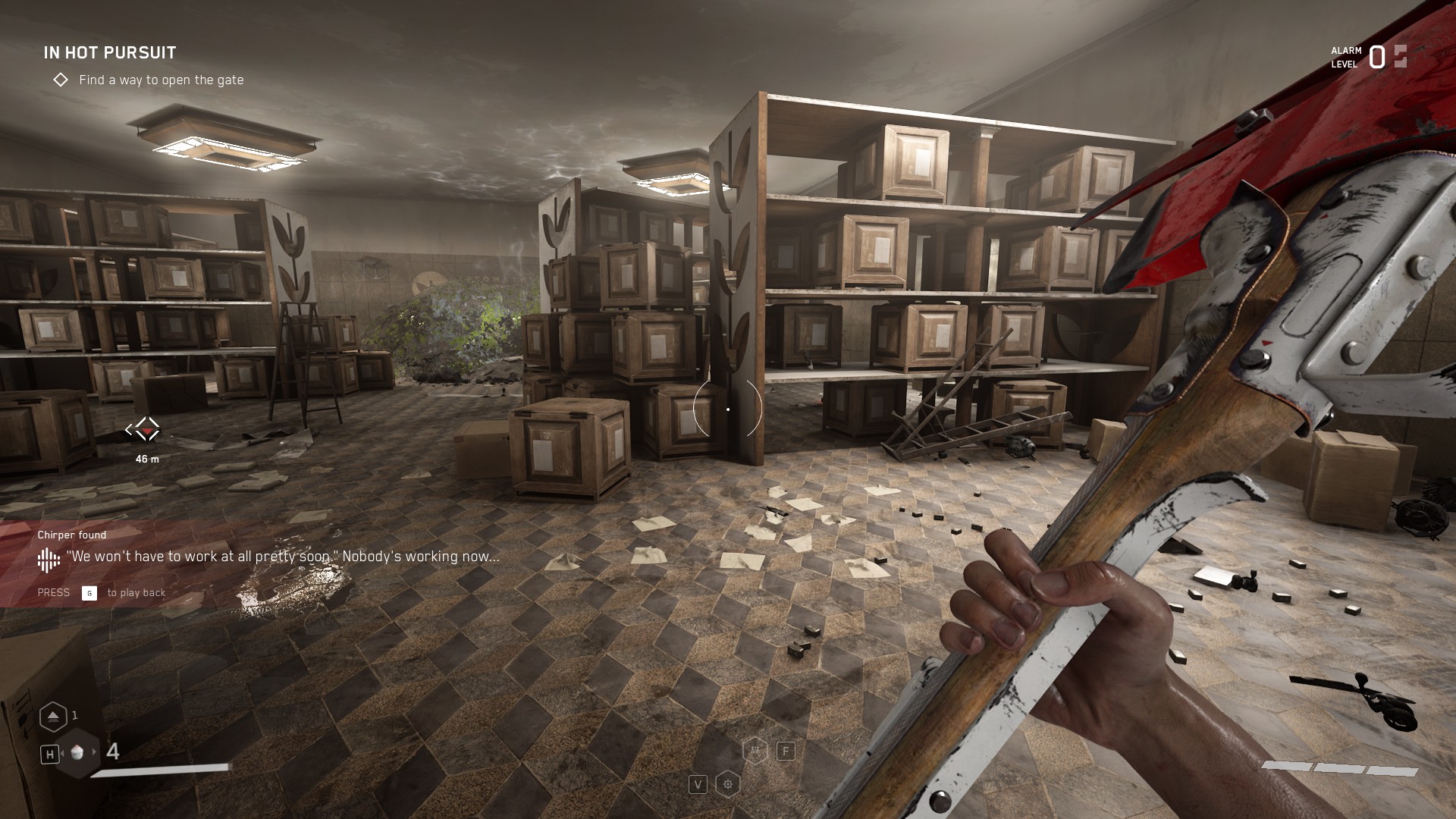Click the gear-shaped icon beside V
The height and width of the screenshot is (819, 1456).
click(728, 784)
